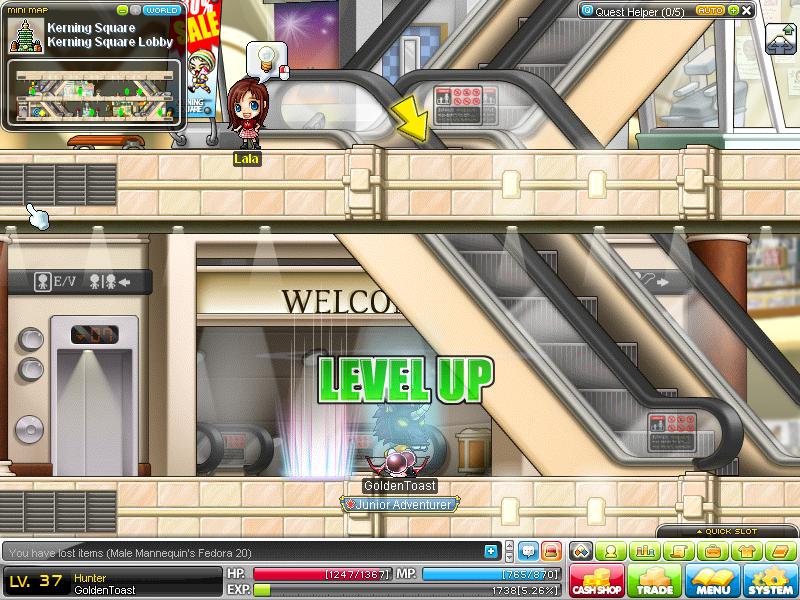Click the arrow icon below Quest Helper
Image resolution: width=800 pixels, height=600 pixels.
pyautogui.click(x=779, y=41)
